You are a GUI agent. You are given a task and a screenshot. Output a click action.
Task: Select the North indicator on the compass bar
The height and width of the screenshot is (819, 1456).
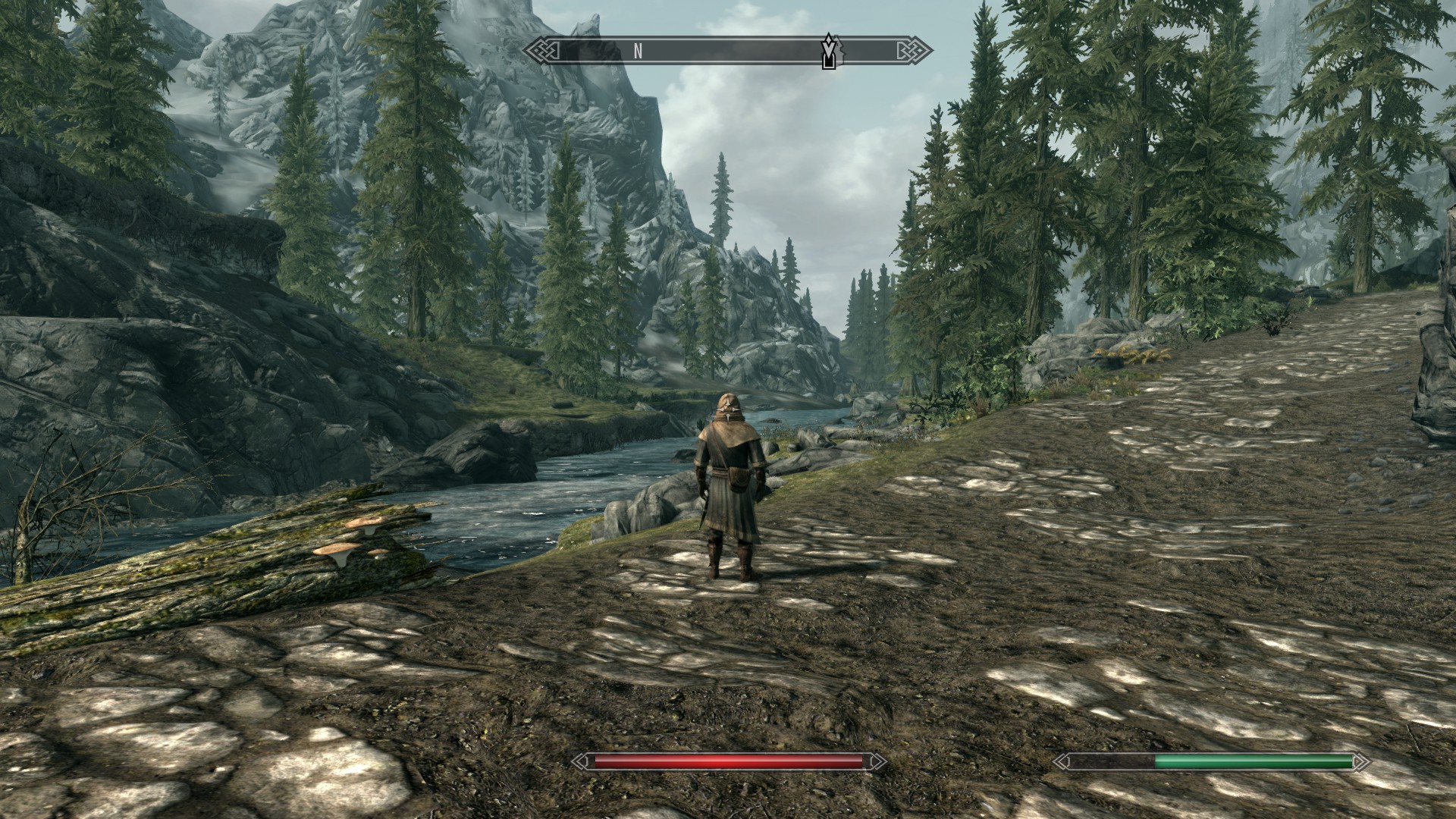(638, 51)
